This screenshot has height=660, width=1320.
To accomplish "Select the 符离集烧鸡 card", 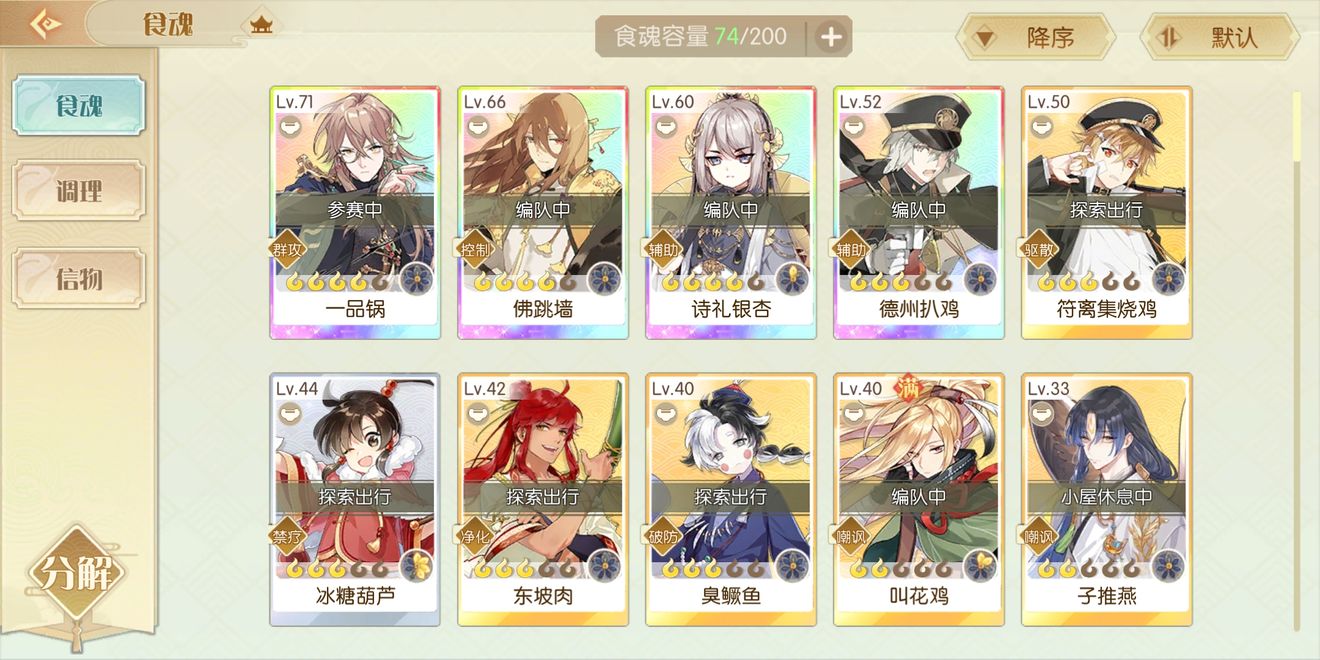I will click(x=1107, y=212).
